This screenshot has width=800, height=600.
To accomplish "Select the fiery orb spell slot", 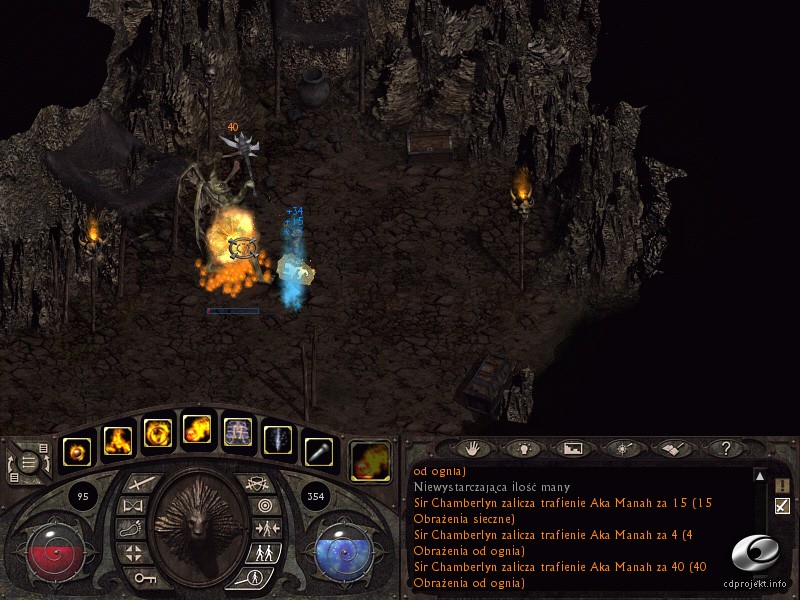I will click(x=77, y=452).
